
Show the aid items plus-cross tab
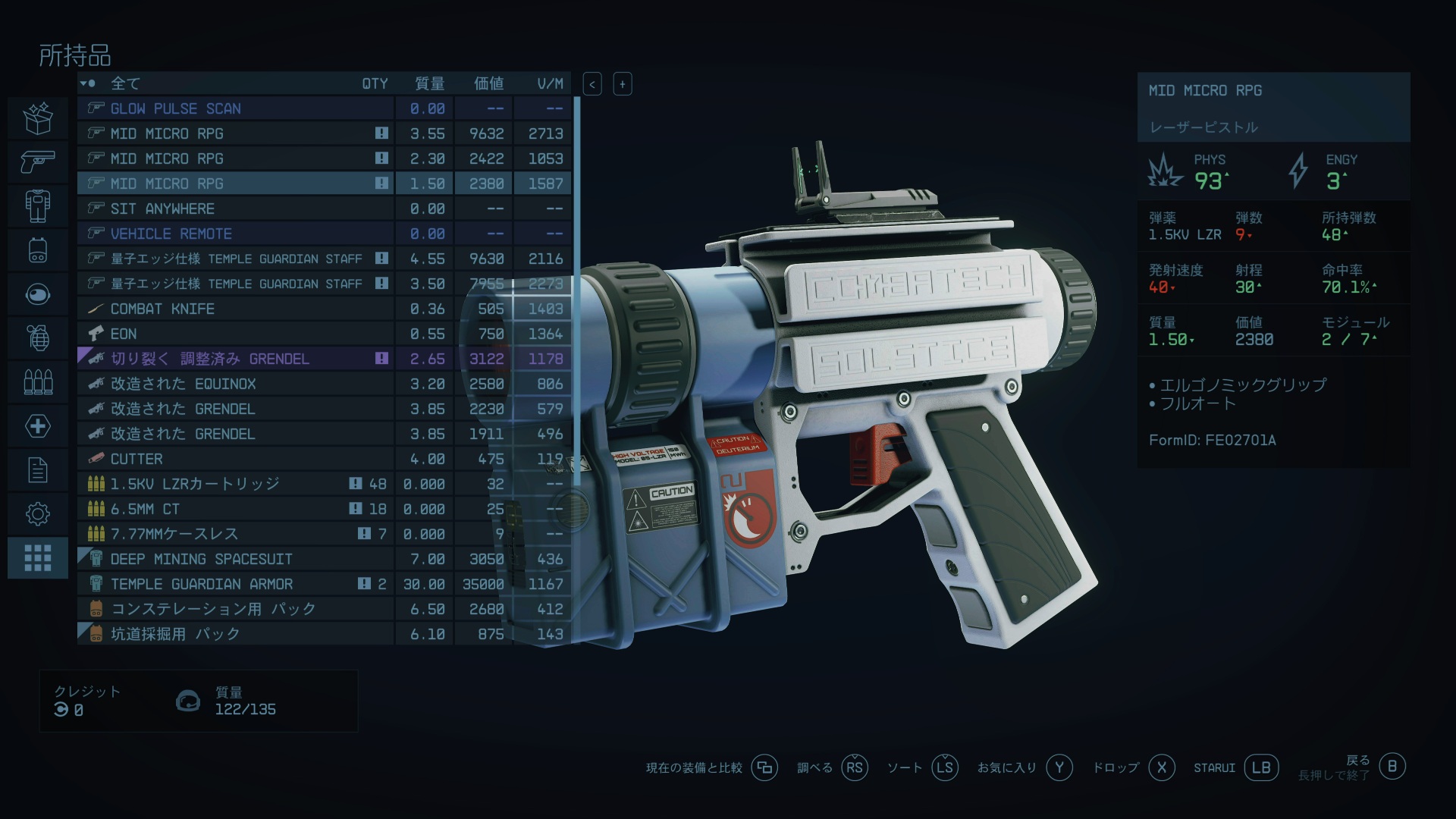tap(38, 425)
